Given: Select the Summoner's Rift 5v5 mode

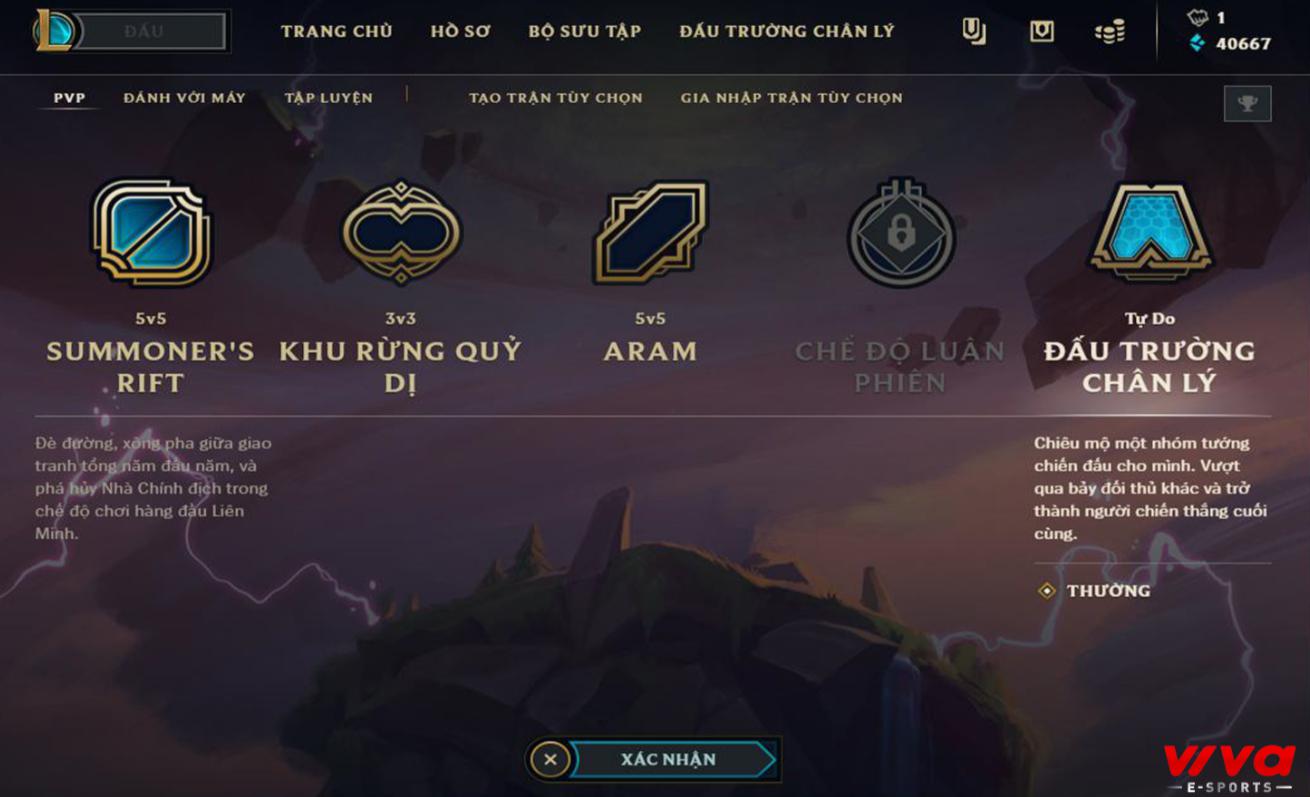Looking at the screenshot, I should pos(151,233).
